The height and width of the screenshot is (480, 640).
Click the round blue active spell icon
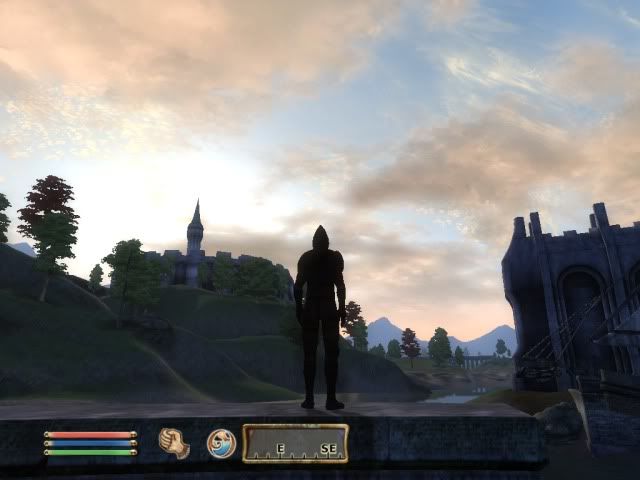pos(221,443)
